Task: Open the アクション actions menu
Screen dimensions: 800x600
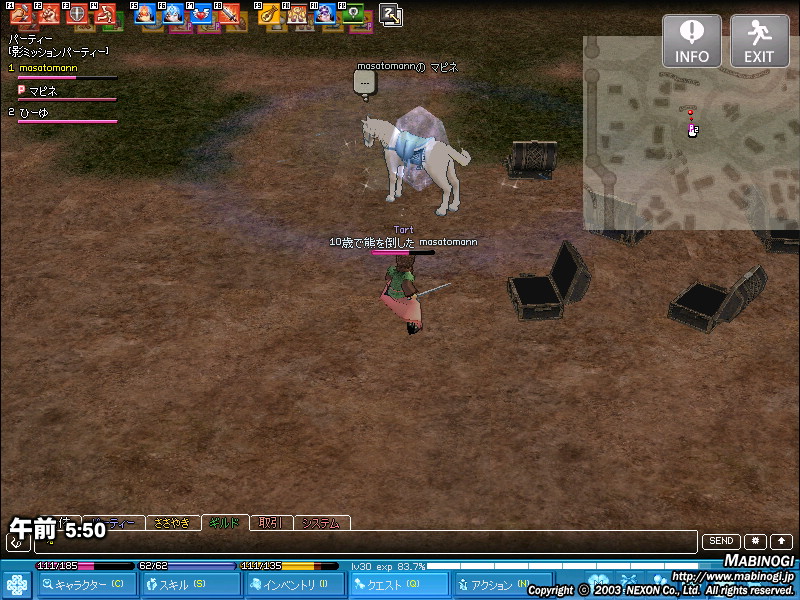Action: pyautogui.click(x=490, y=585)
